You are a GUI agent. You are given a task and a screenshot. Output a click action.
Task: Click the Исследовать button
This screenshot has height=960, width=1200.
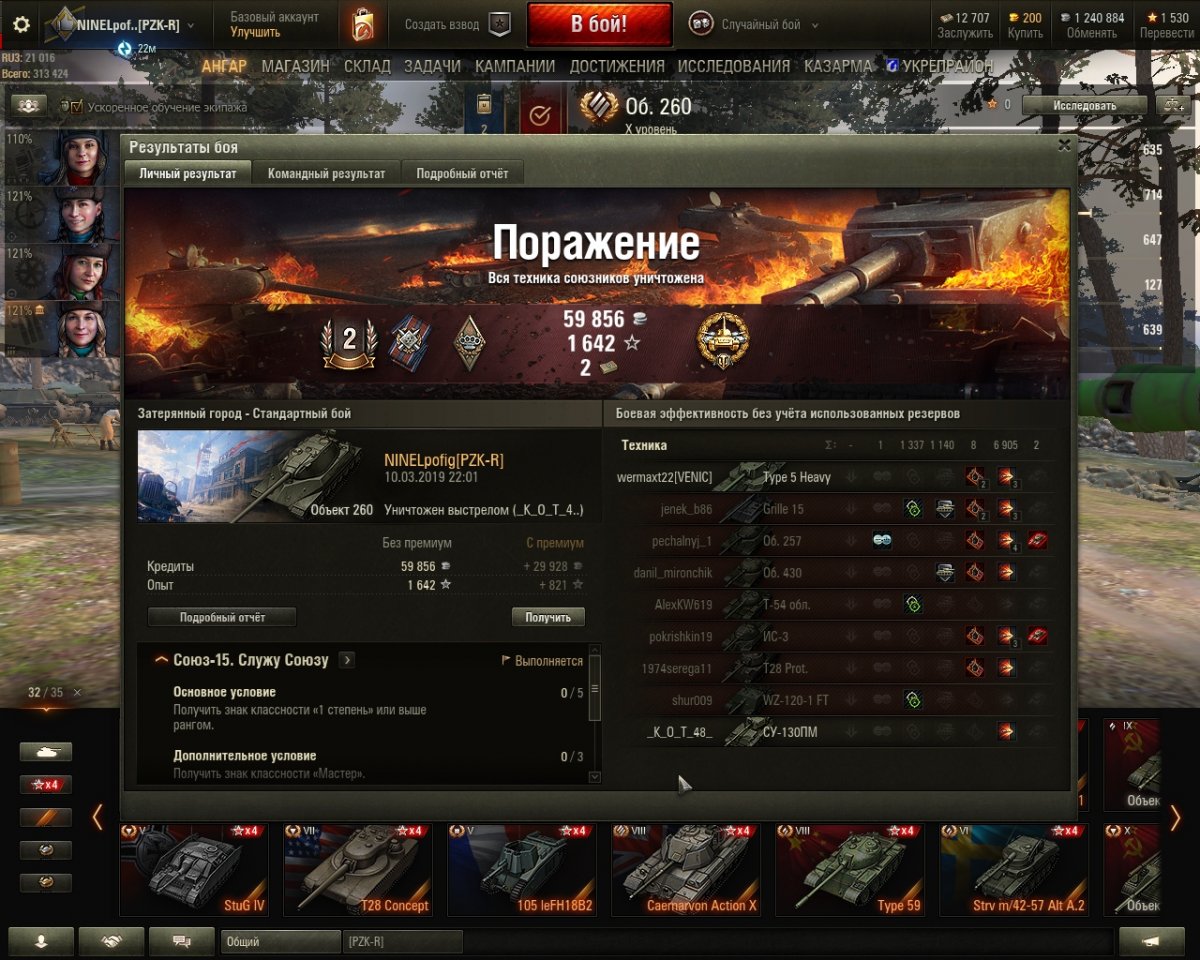coord(1084,105)
